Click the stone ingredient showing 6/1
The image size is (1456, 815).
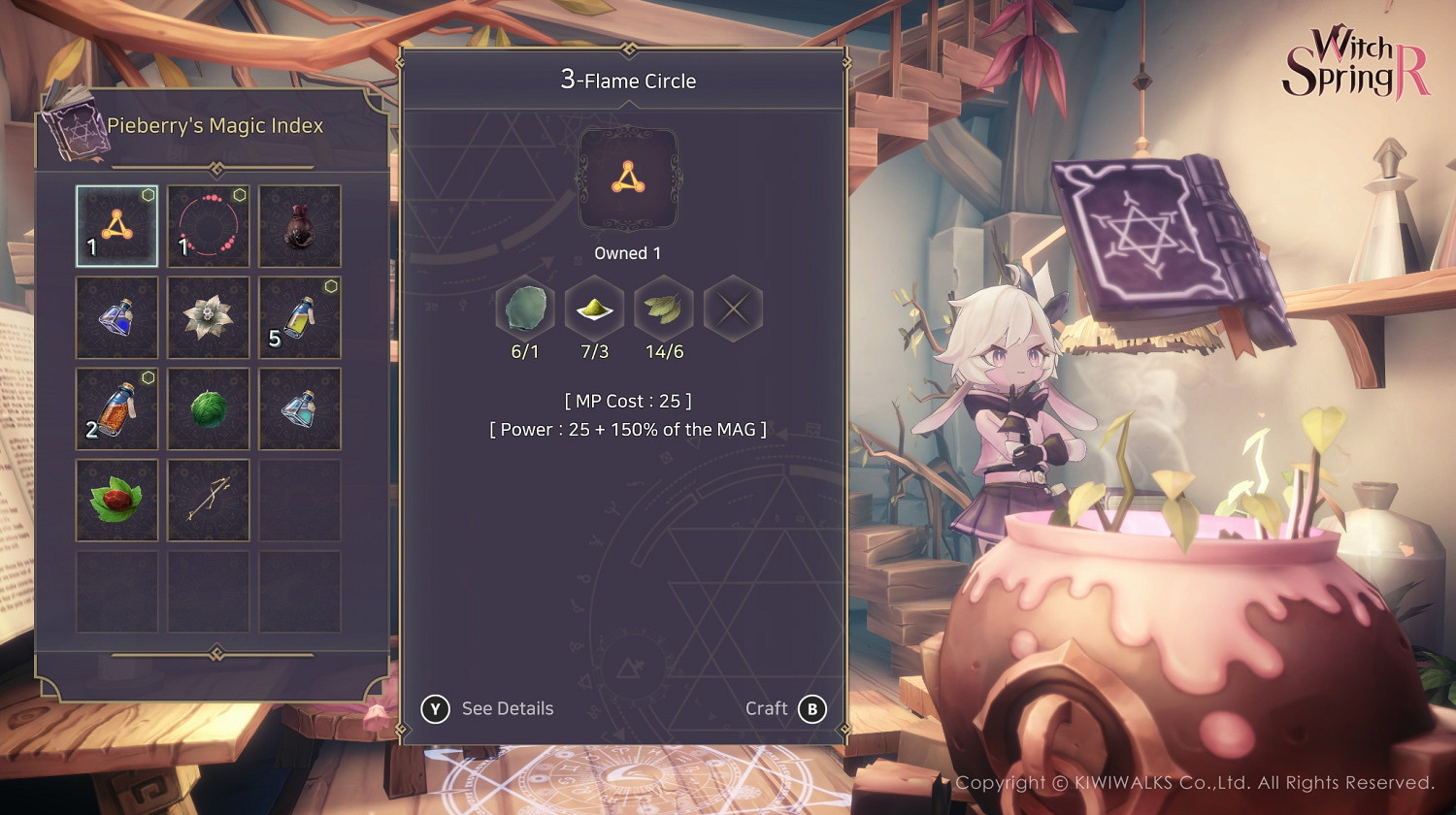(525, 308)
